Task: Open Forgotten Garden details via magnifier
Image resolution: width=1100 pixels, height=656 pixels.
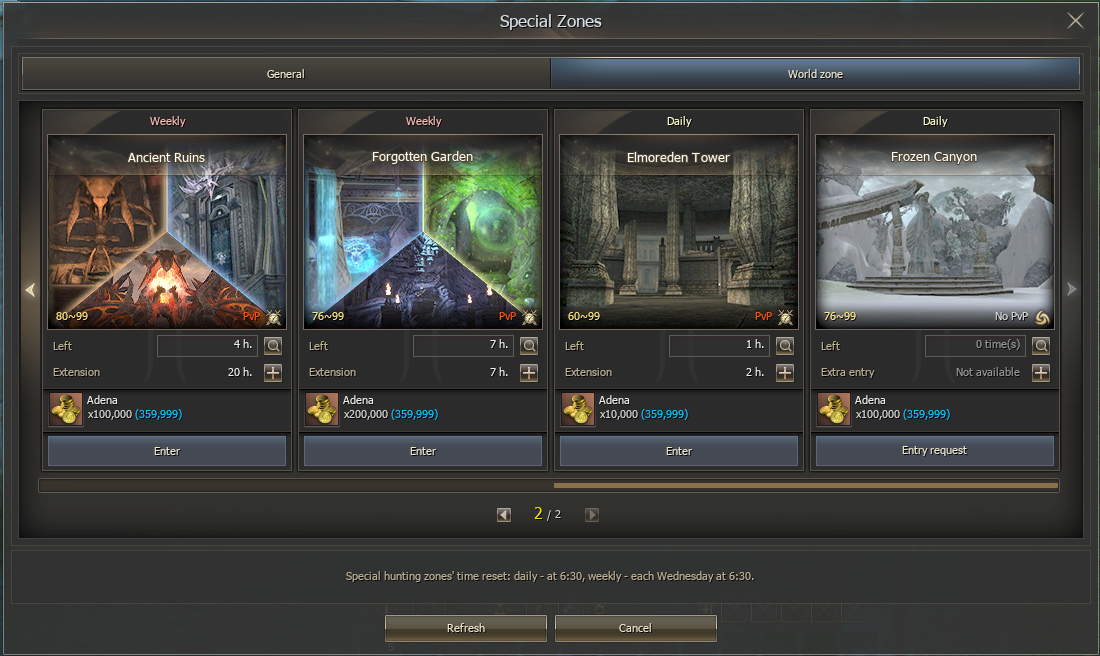Action: (x=529, y=346)
